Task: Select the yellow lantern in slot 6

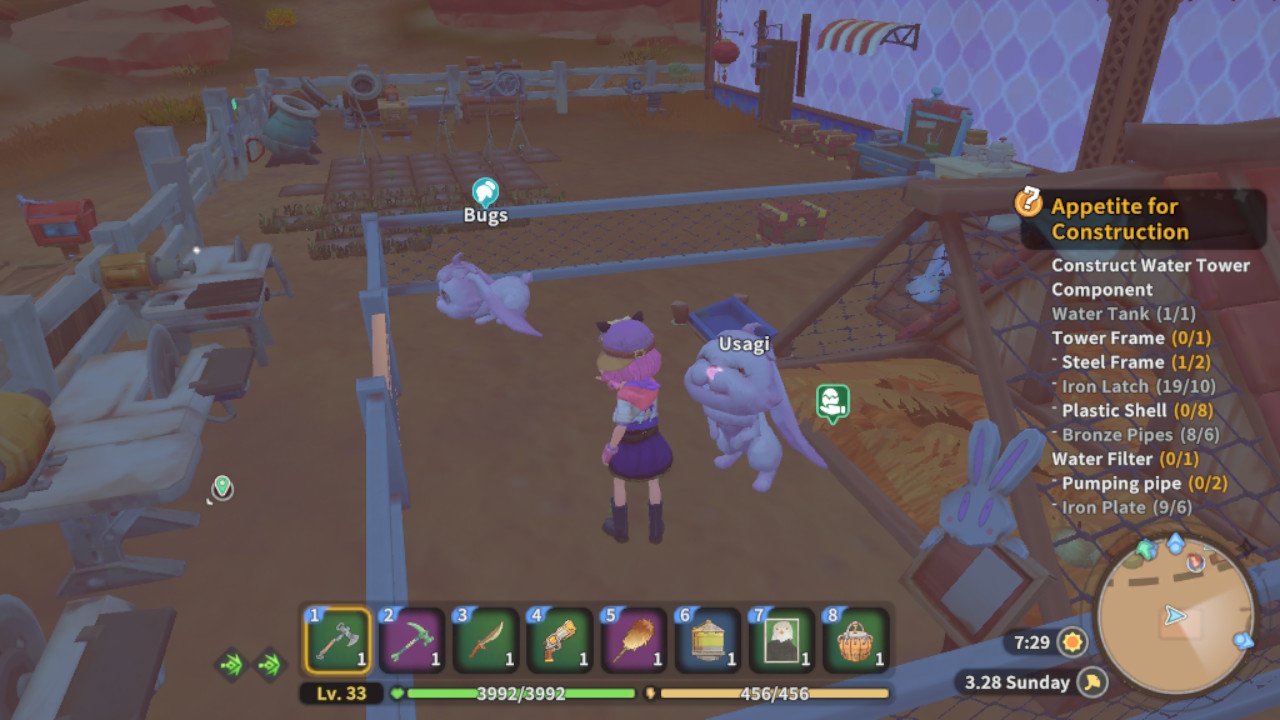Action: click(x=708, y=640)
